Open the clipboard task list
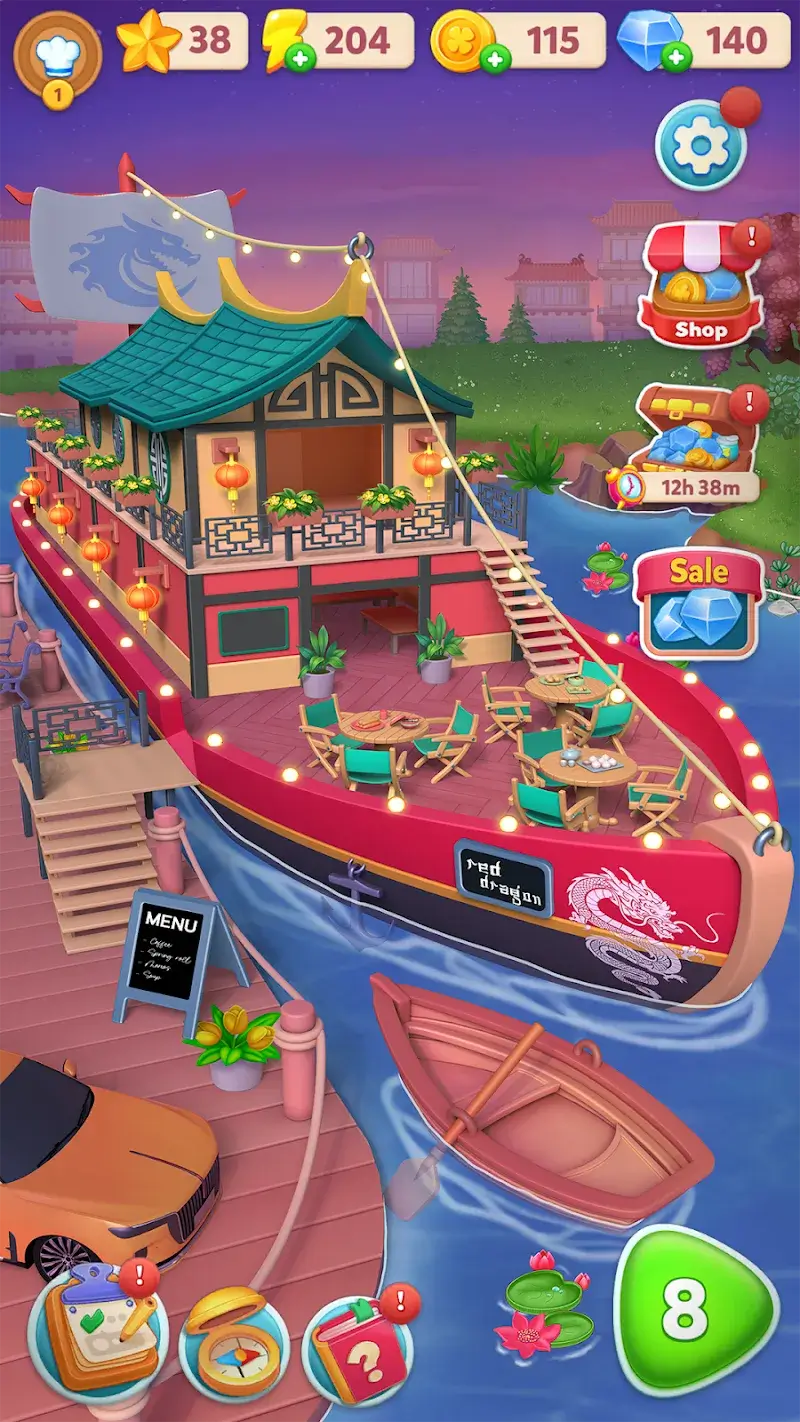 coord(98,1333)
